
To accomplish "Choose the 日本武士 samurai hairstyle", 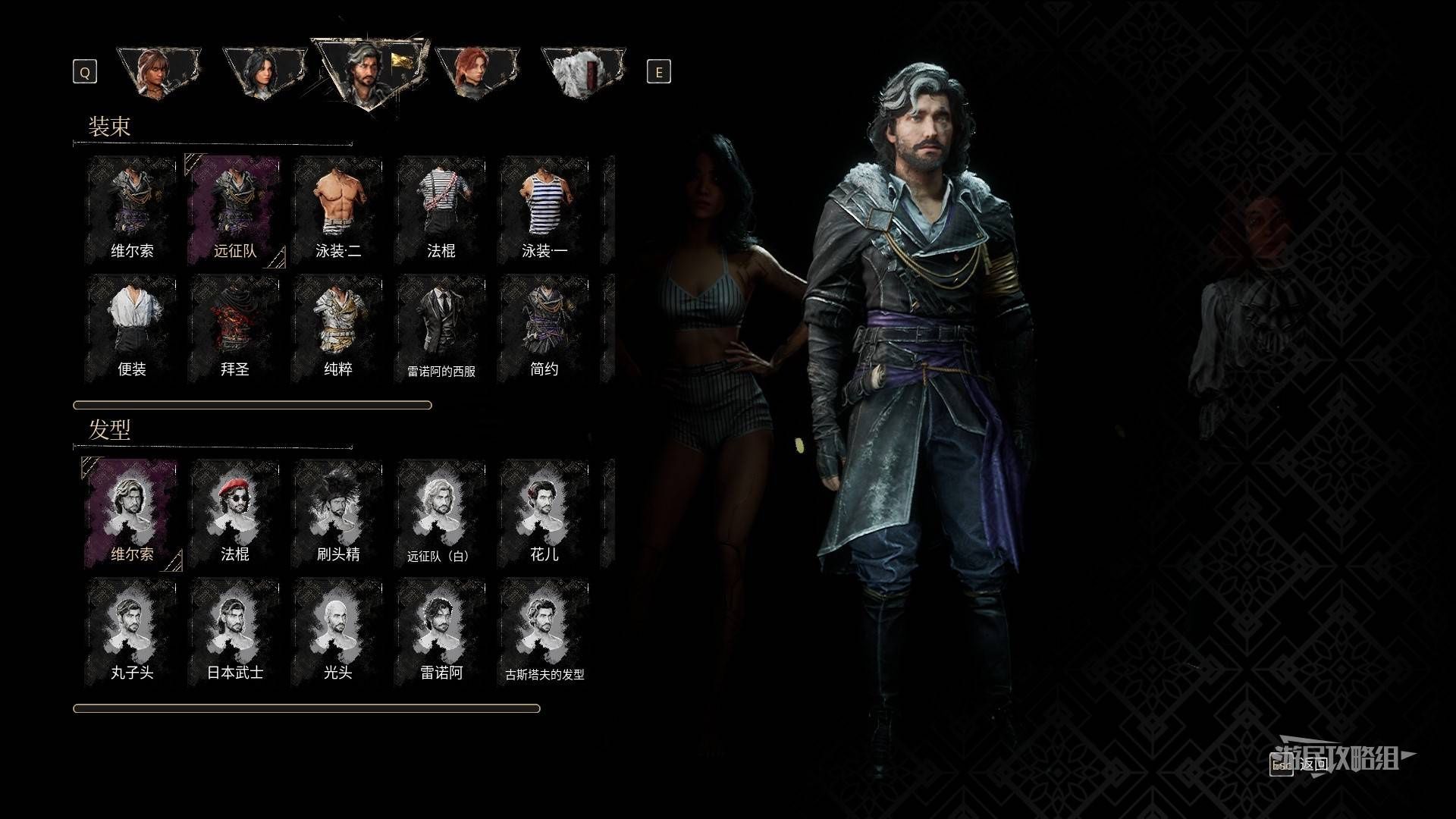I will pyautogui.click(x=235, y=632).
